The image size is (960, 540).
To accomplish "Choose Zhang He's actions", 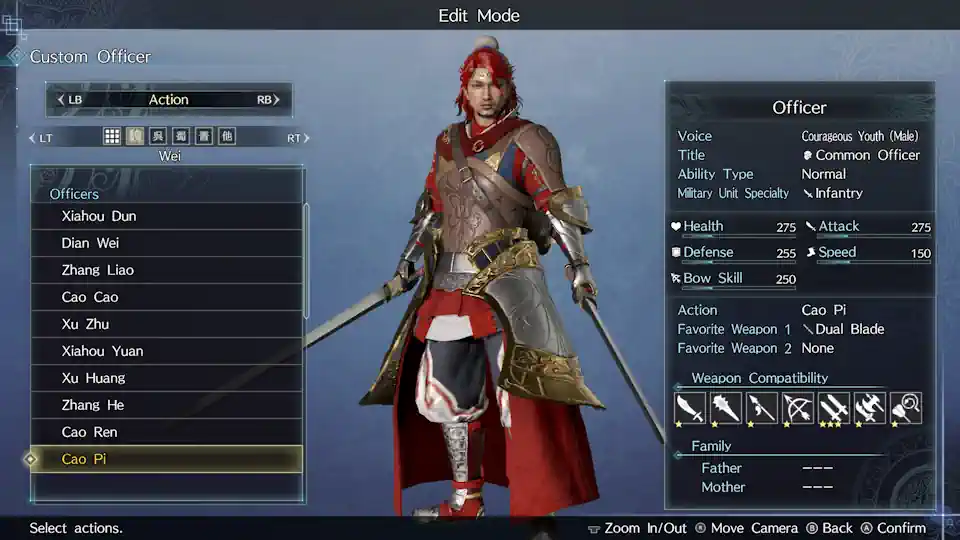I will 166,405.
